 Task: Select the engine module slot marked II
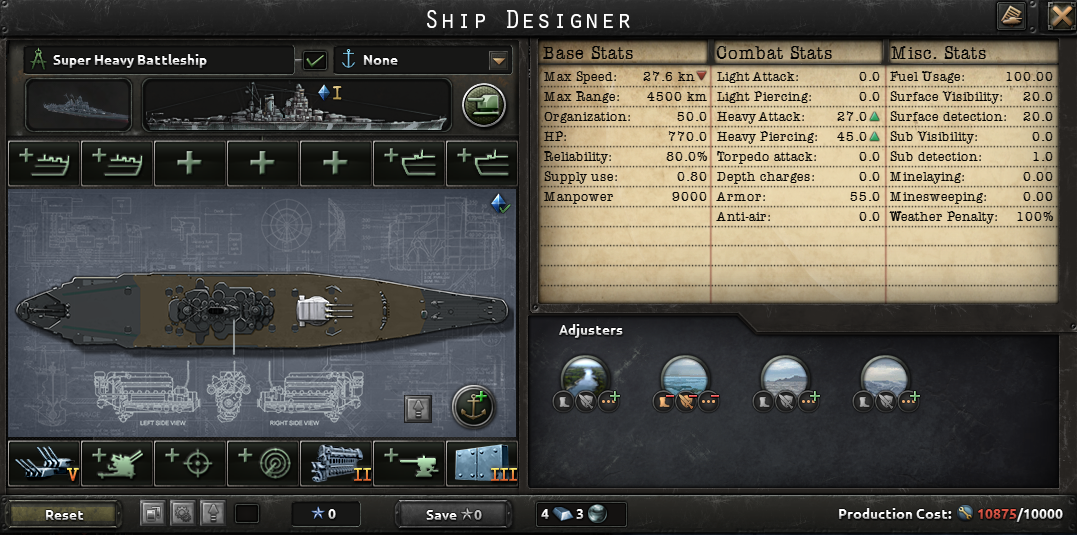pyautogui.click(x=336, y=462)
